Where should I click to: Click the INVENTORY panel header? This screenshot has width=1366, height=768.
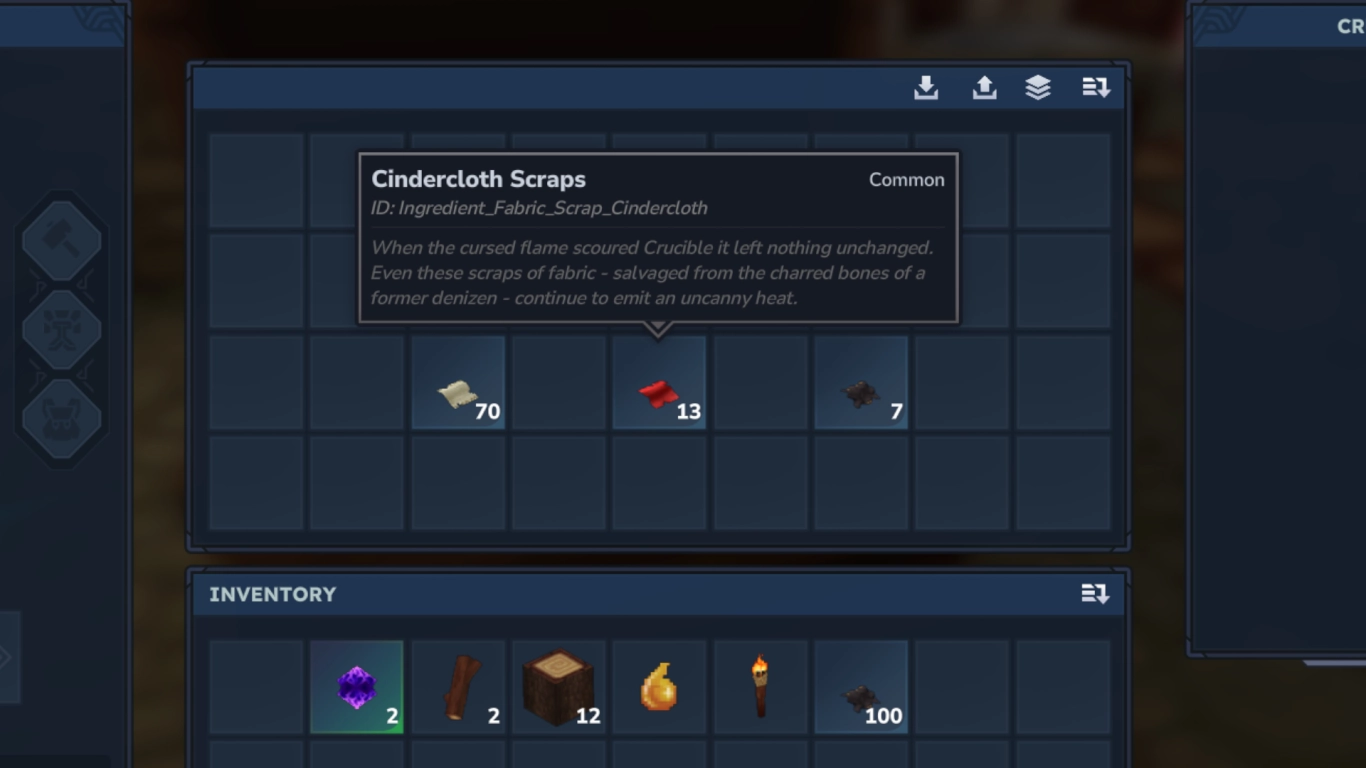point(272,593)
